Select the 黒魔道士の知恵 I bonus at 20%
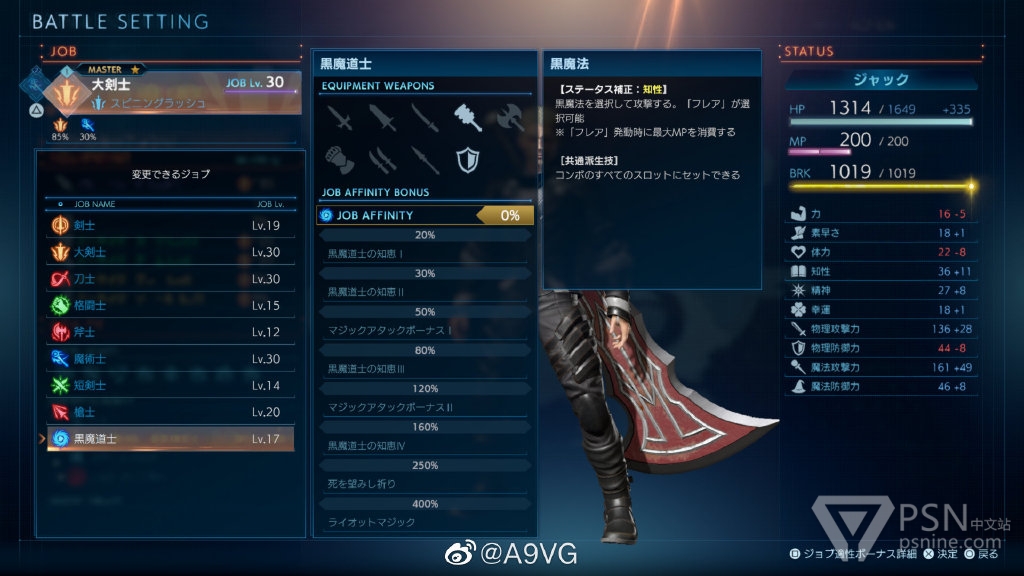 click(x=424, y=253)
